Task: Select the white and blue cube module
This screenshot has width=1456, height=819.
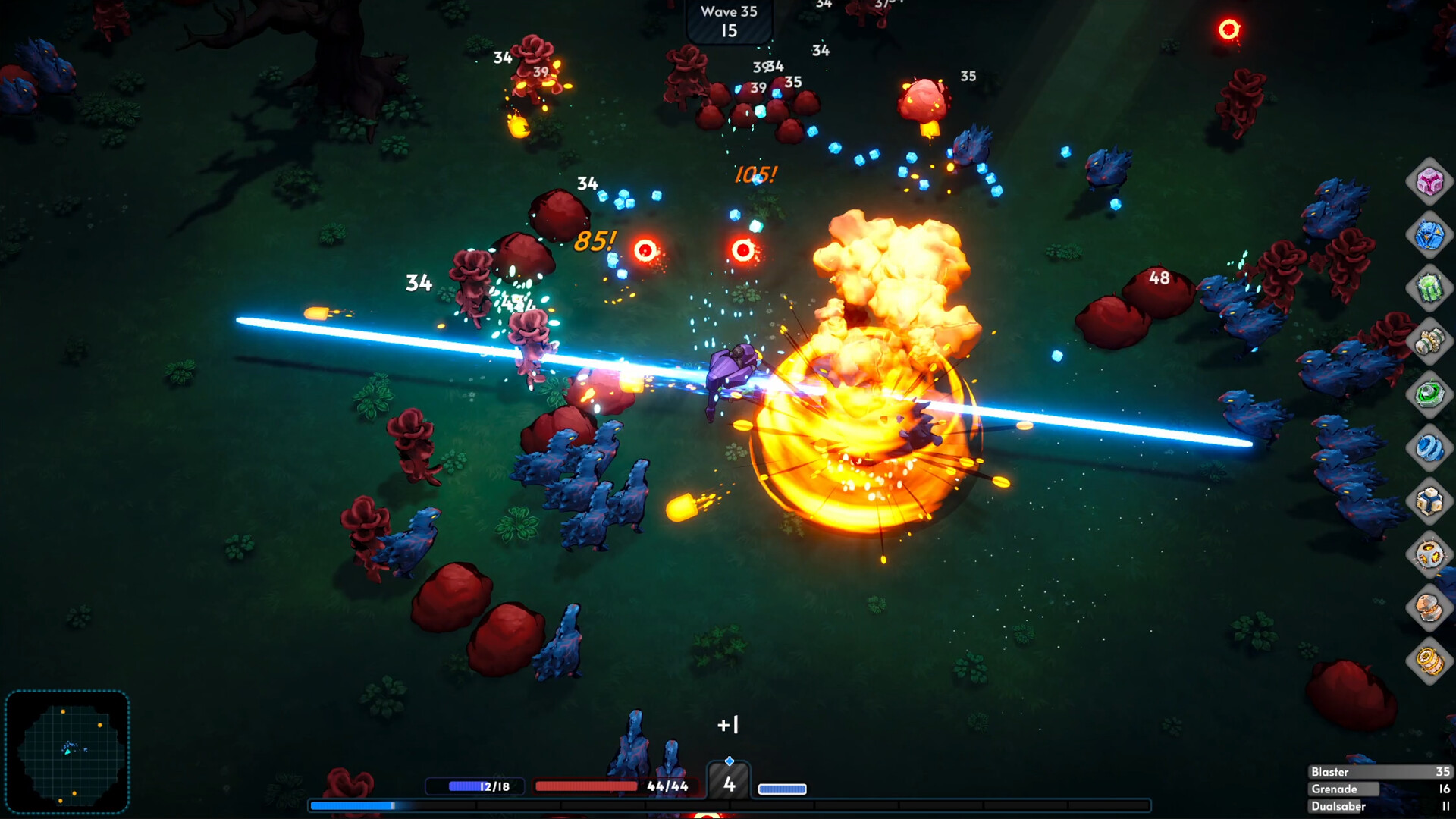Action: pyautogui.click(x=1429, y=500)
